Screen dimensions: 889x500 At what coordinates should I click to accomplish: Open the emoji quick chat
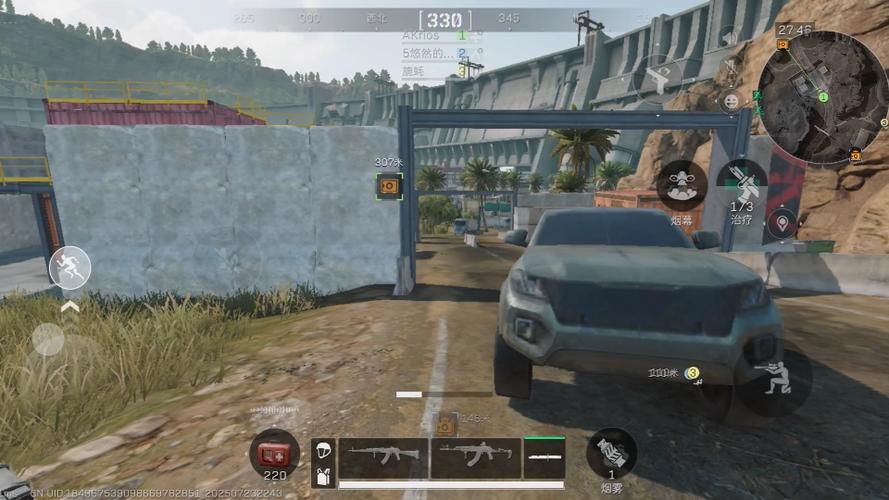tap(731, 101)
